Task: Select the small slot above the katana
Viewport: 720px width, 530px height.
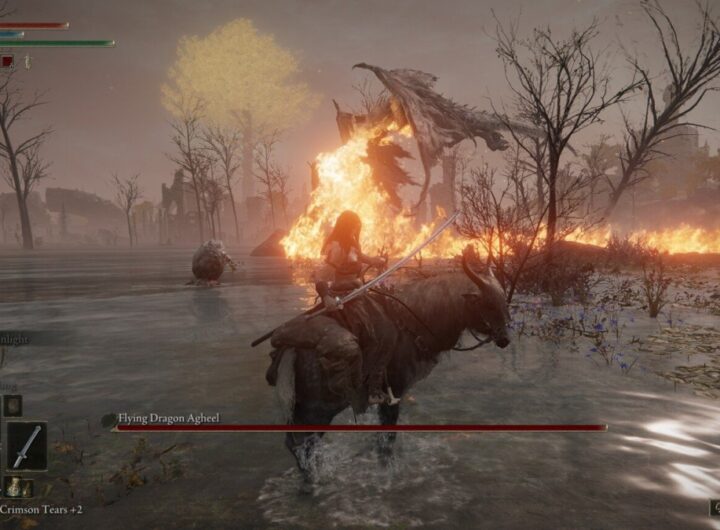Action: click(12, 405)
